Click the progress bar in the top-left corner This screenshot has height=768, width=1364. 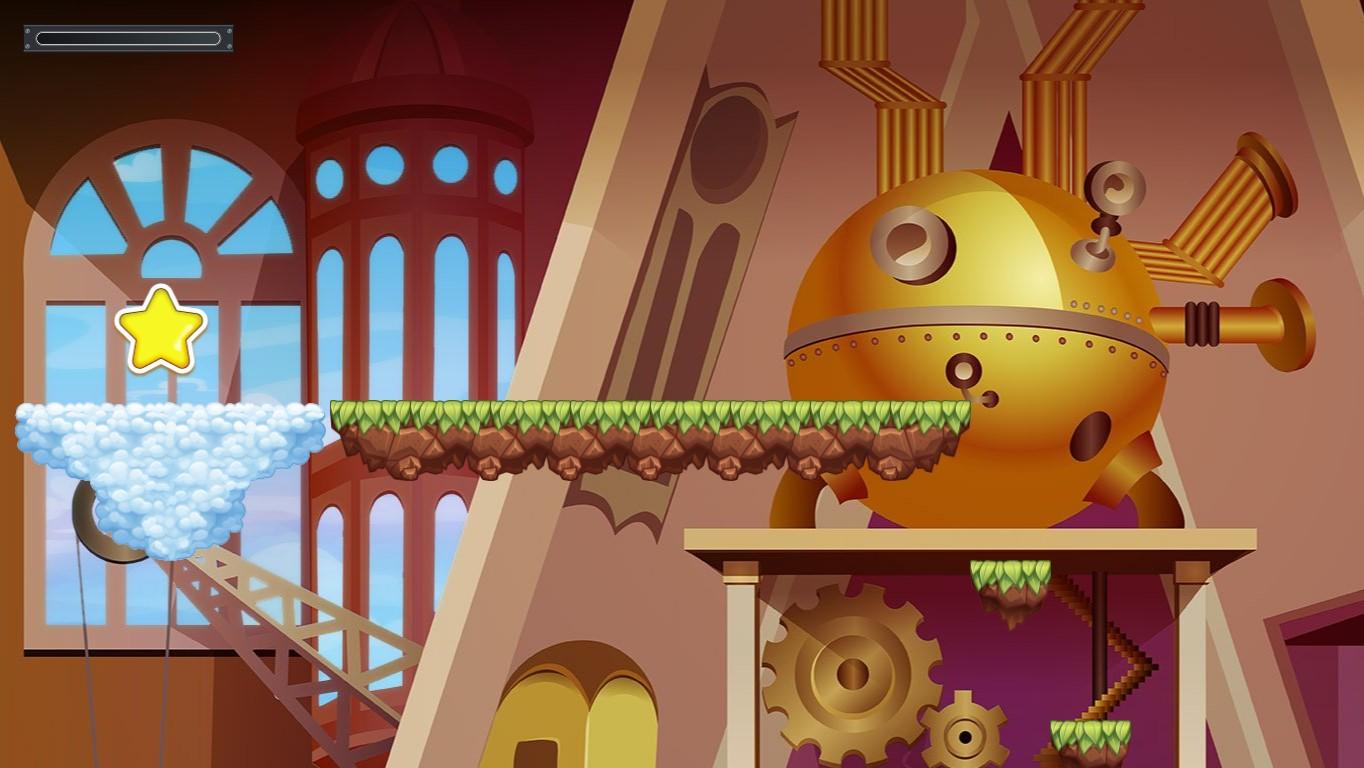(x=127, y=37)
